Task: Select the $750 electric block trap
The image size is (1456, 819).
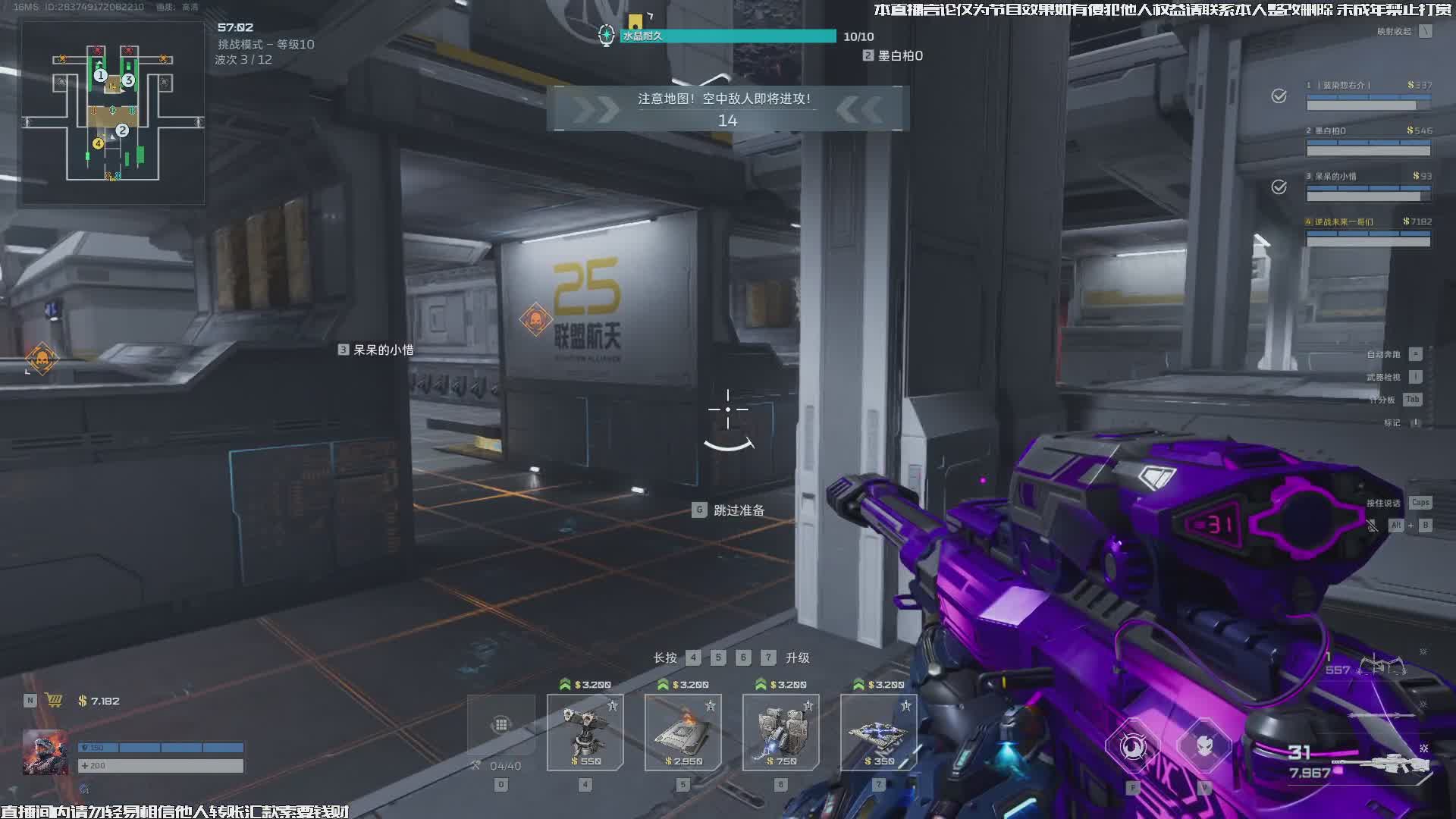Action: click(x=780, y=733)
